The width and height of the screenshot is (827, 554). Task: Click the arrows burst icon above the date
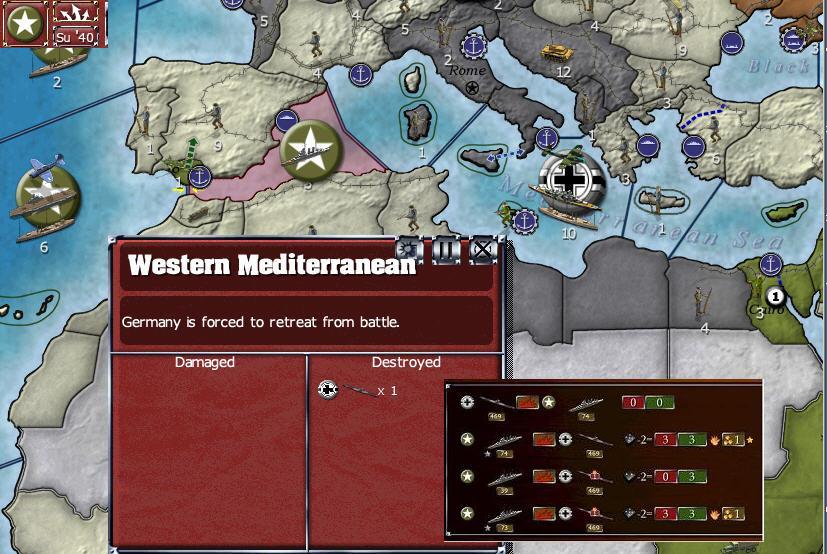pyautogui.click(x=77, y=14)
